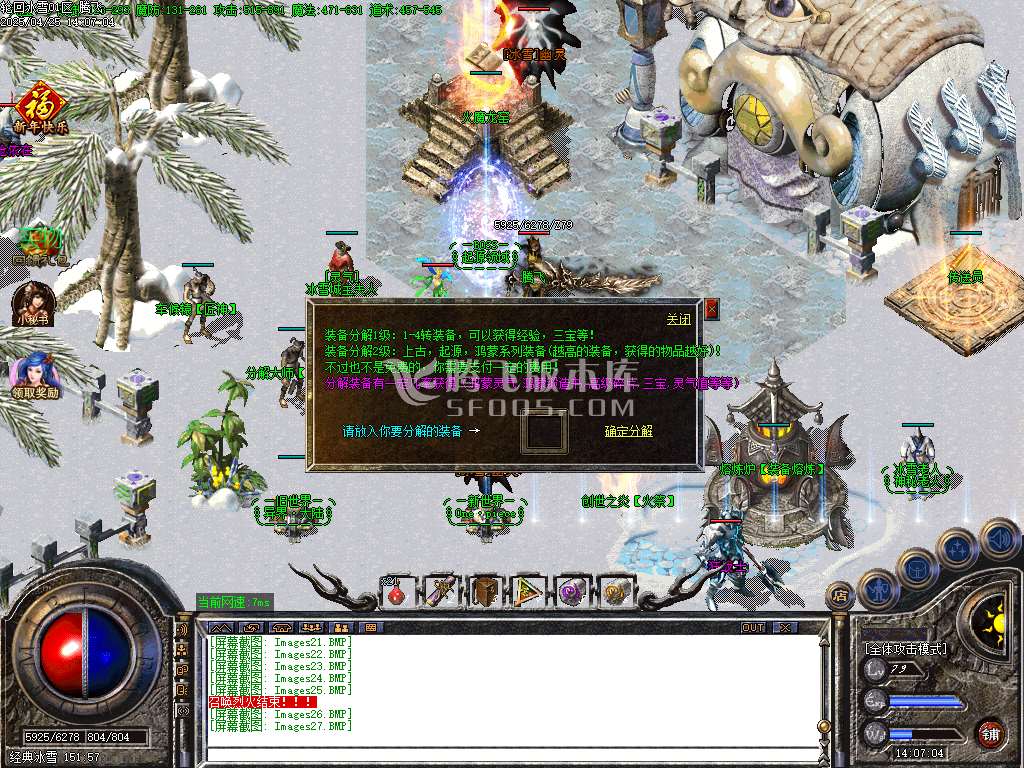Screen dimensions: 1024x768
Task: Open the red 铺 stall button
Action: pyautogui.click(x=990, y=733)
